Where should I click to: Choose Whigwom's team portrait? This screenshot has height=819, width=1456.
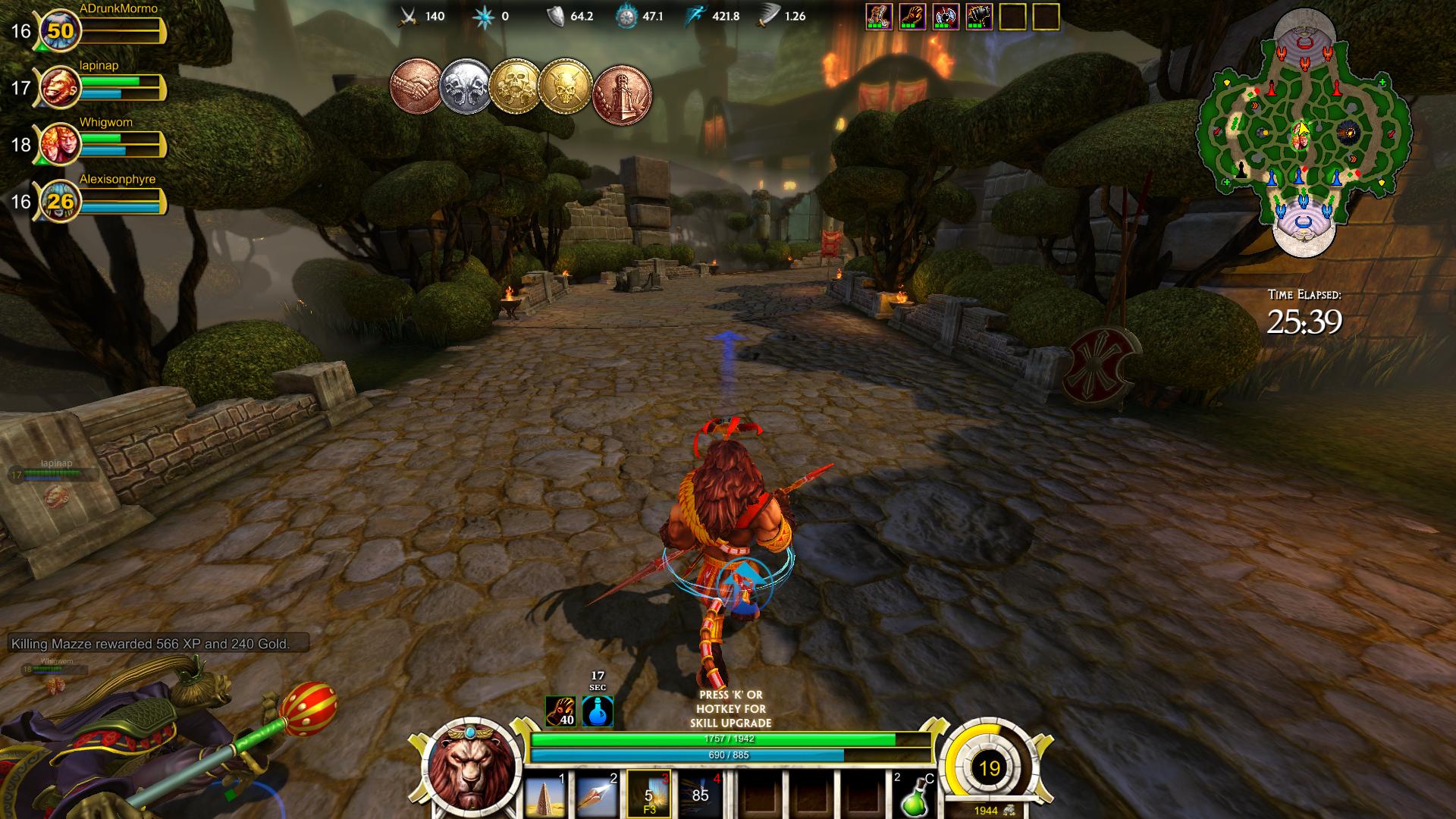(x=59, y=144)
